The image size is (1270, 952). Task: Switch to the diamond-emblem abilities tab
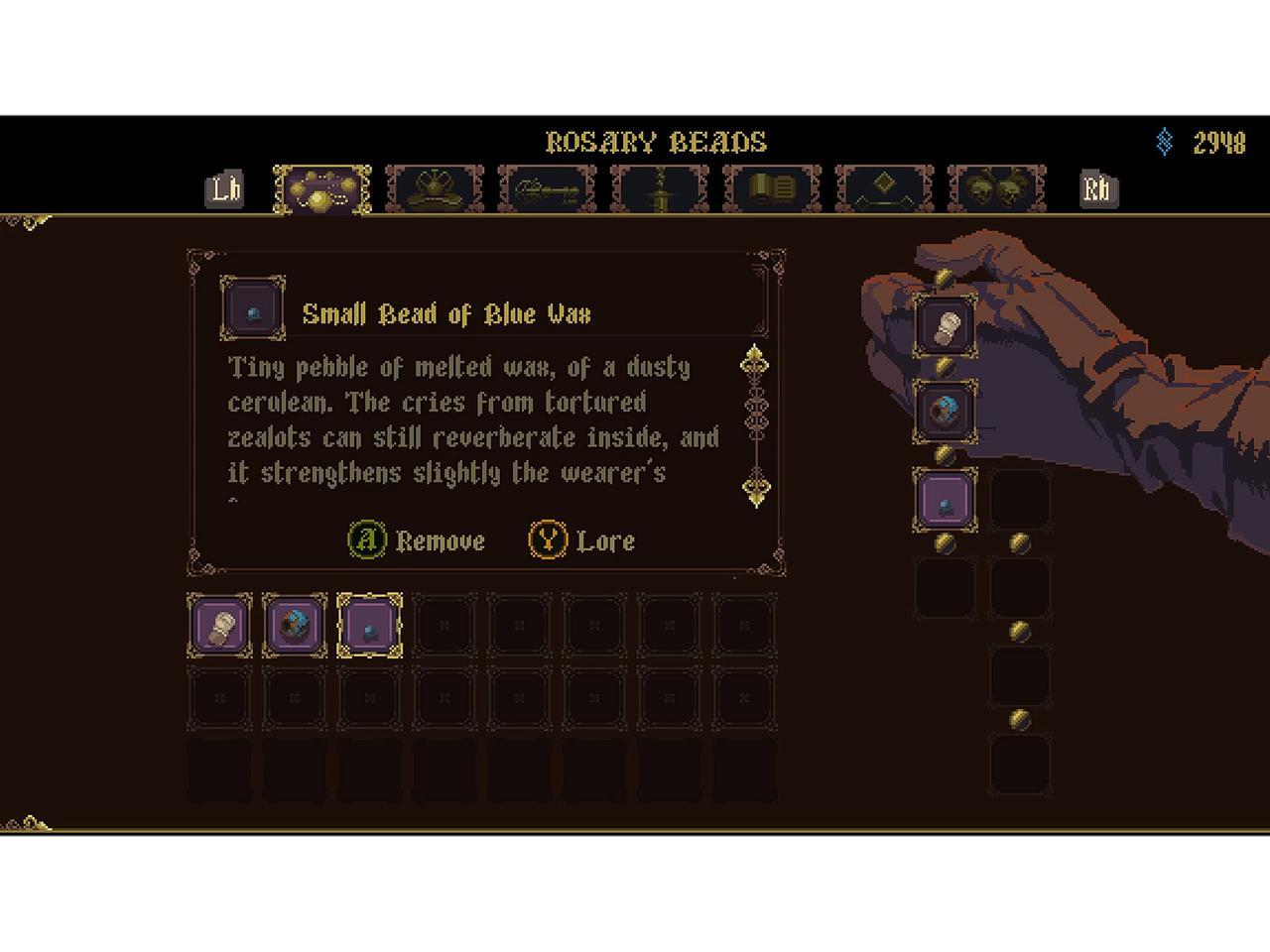tap(884, 188)
